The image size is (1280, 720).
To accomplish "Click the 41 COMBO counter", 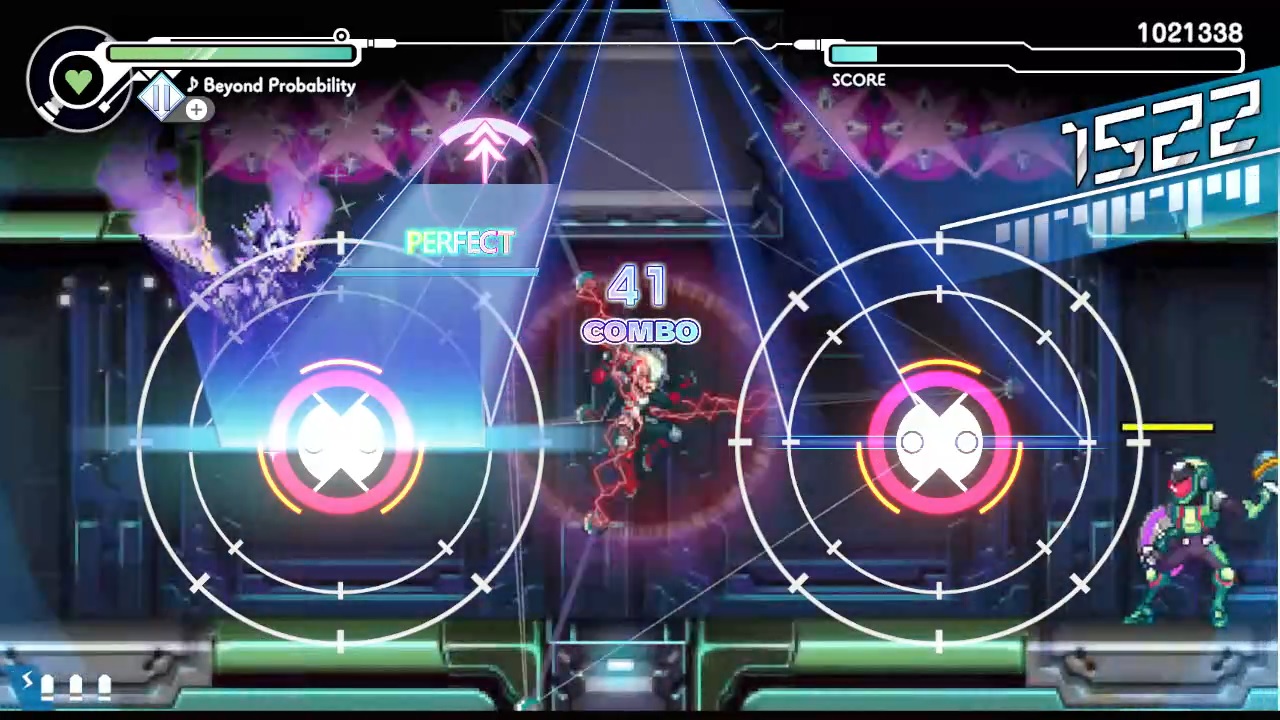I will [640, 305].
